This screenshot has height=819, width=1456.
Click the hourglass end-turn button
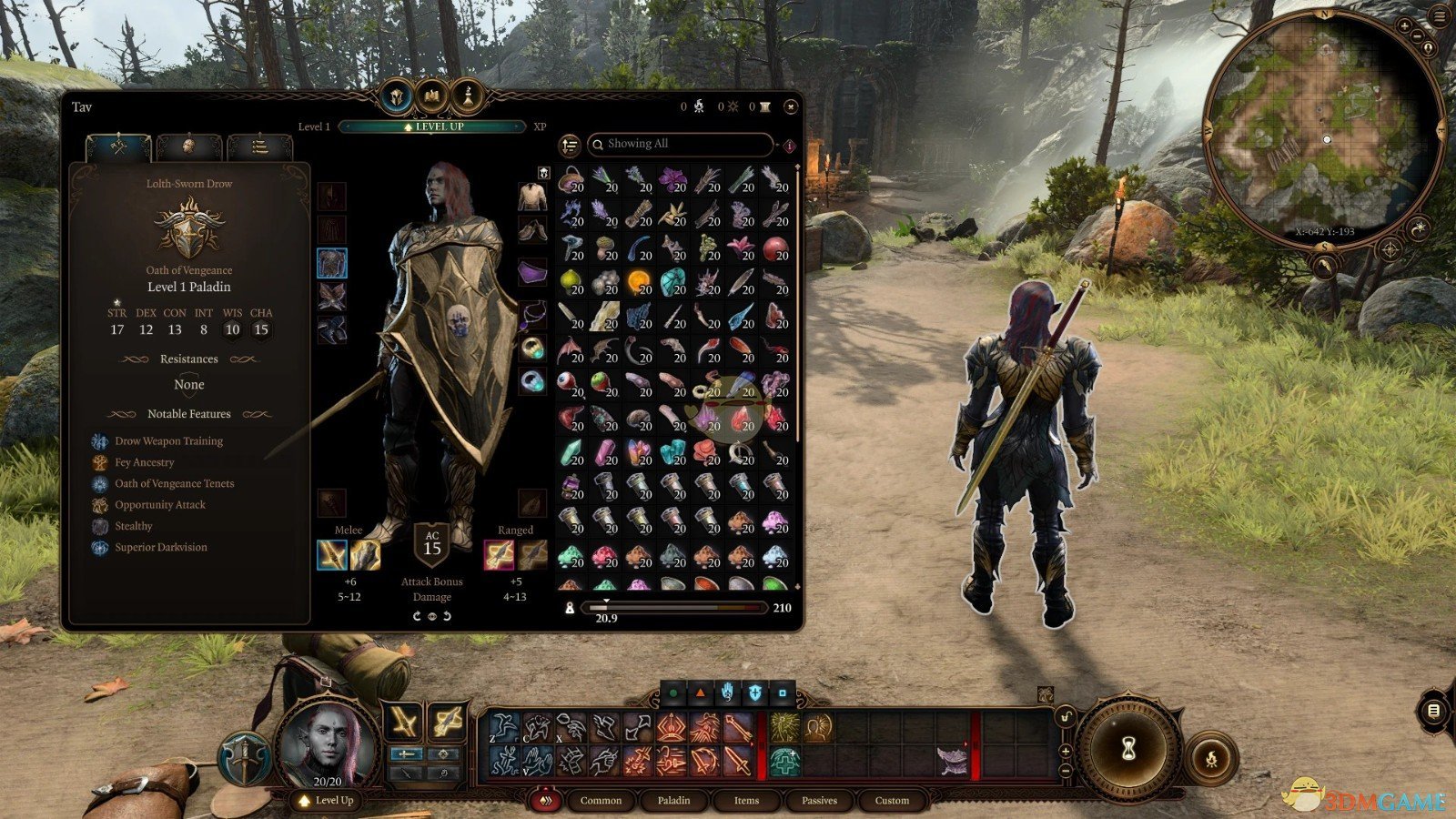[1131, 749]
